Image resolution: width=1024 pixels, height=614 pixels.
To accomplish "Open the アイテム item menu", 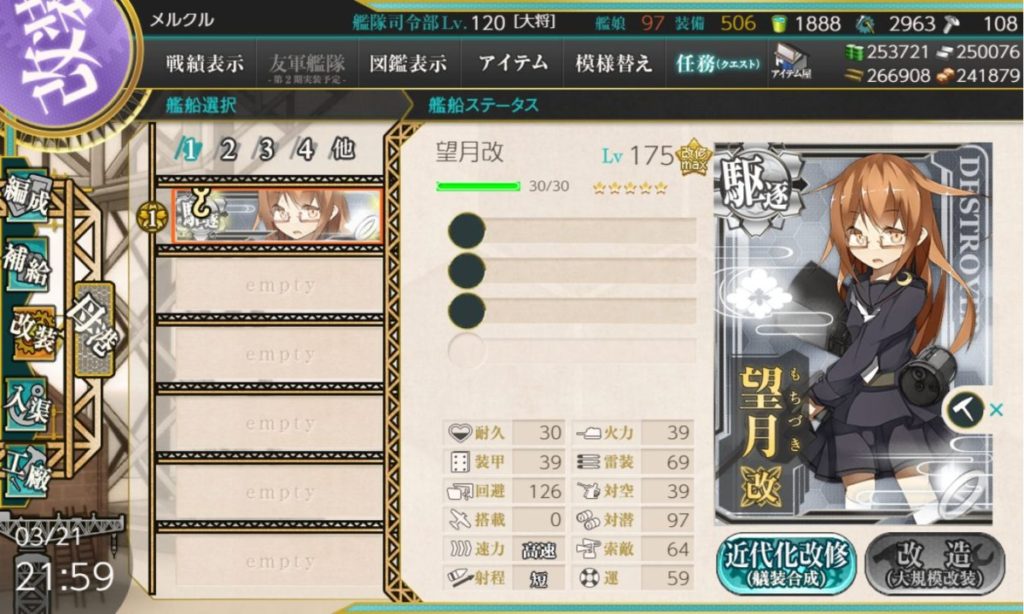I will tap(513, 64).
